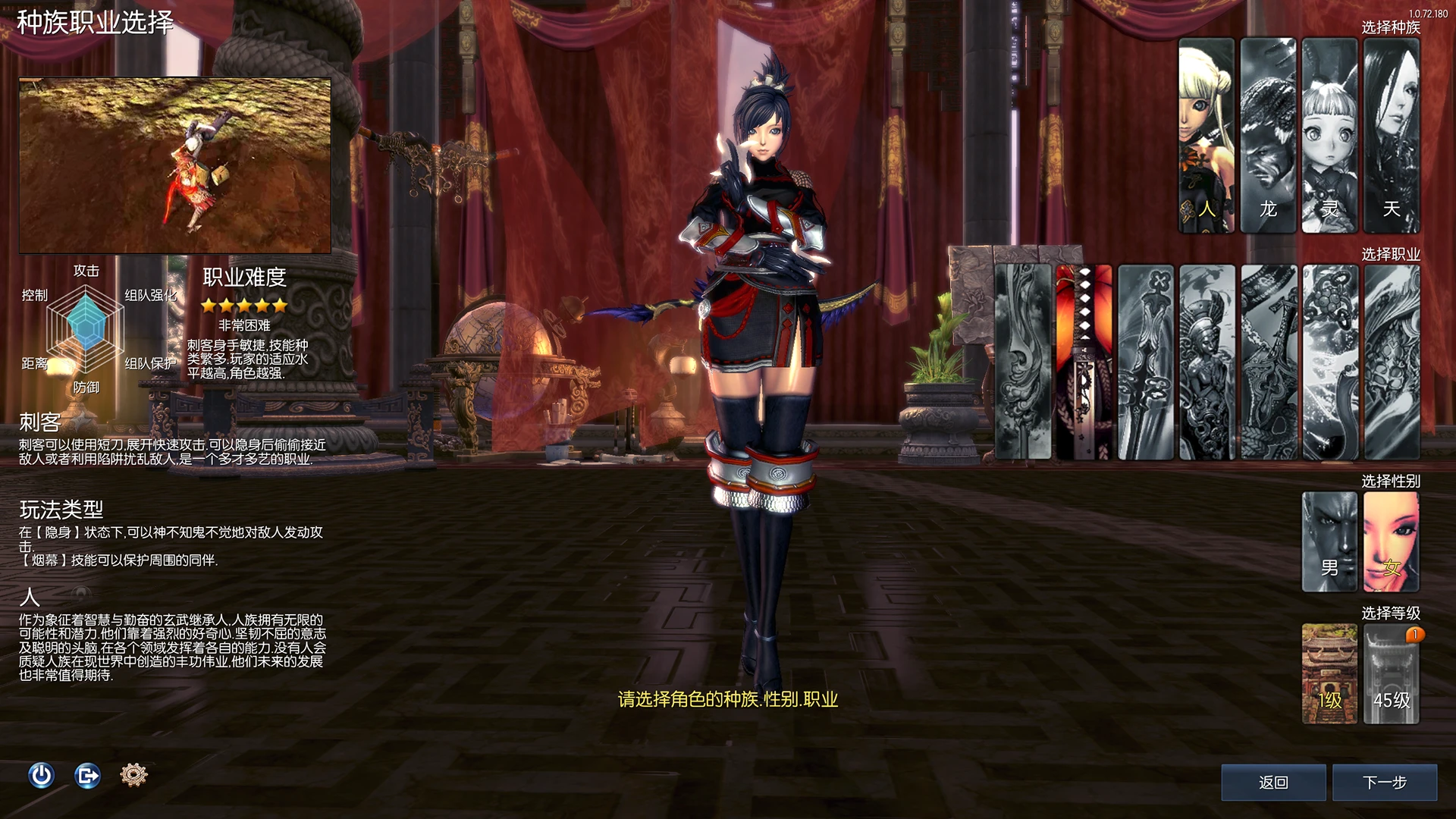The height and width of the screenshot is (819, 1456).
Task: Select the 人 (Human) race portrait
Action: click(x=1206, y=135)
